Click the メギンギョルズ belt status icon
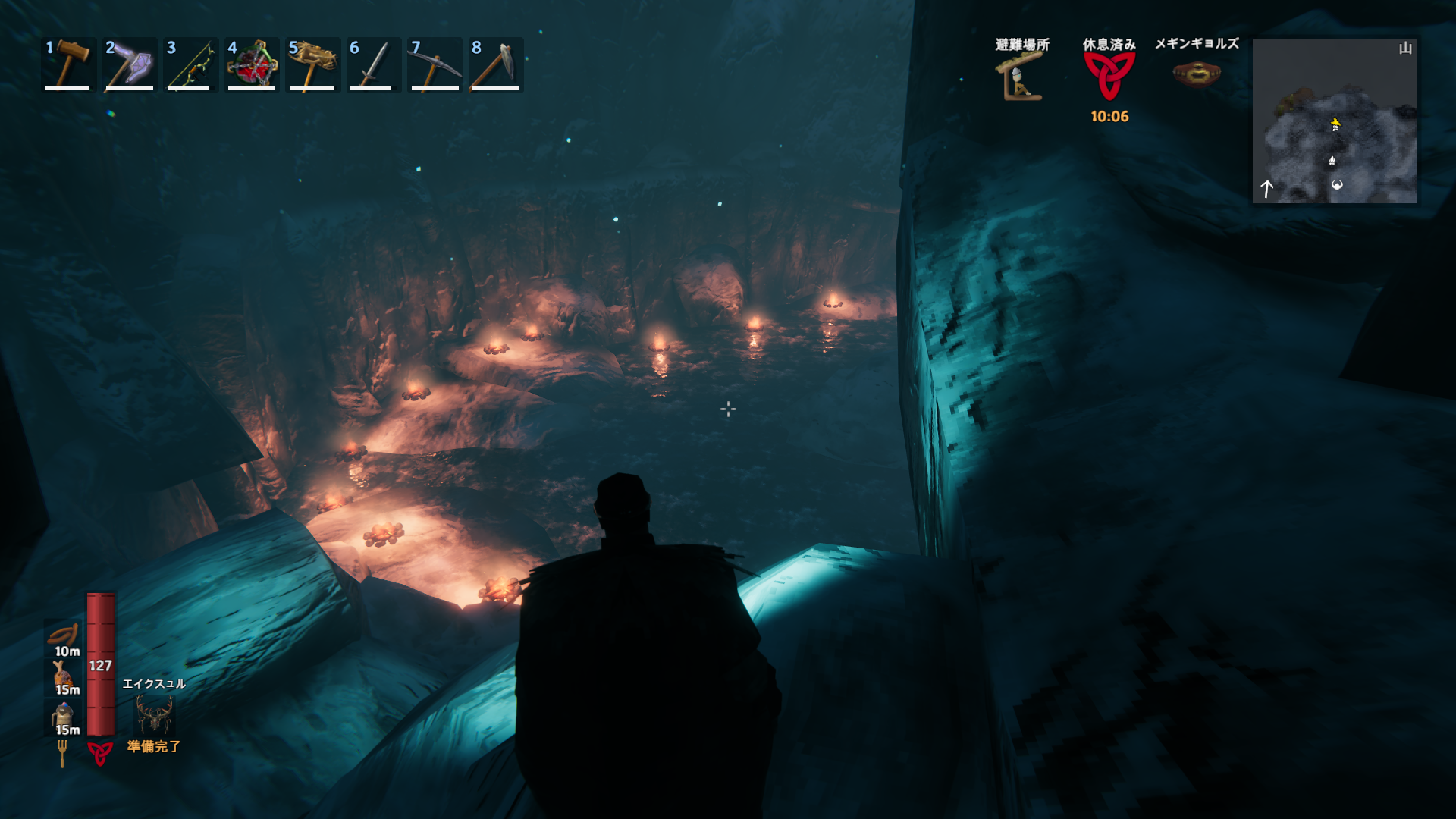This screenshot has width=1456, height=819. pos(1197,74)
